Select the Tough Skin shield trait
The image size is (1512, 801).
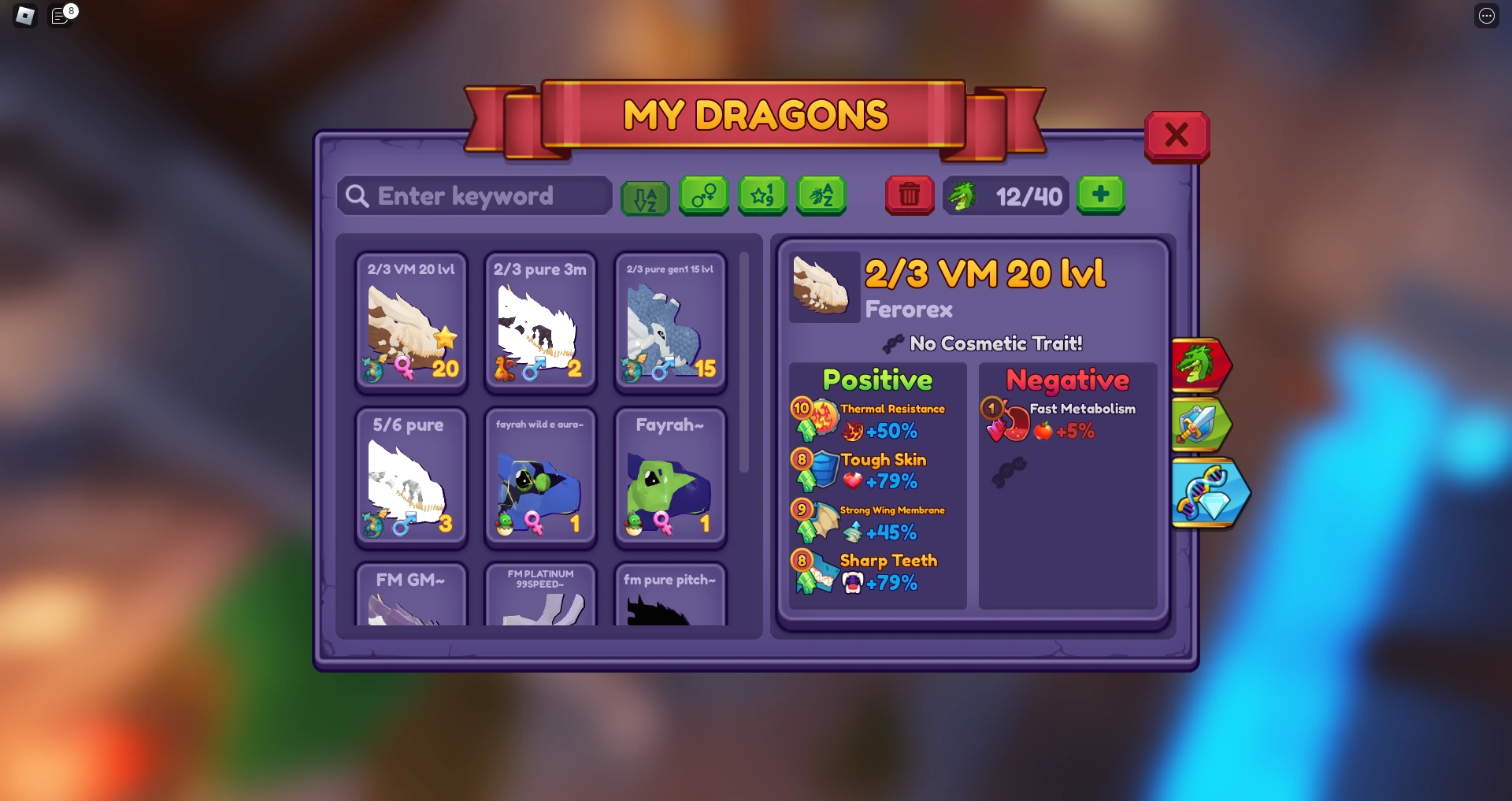pyautogui.click(x=821, y=470)
